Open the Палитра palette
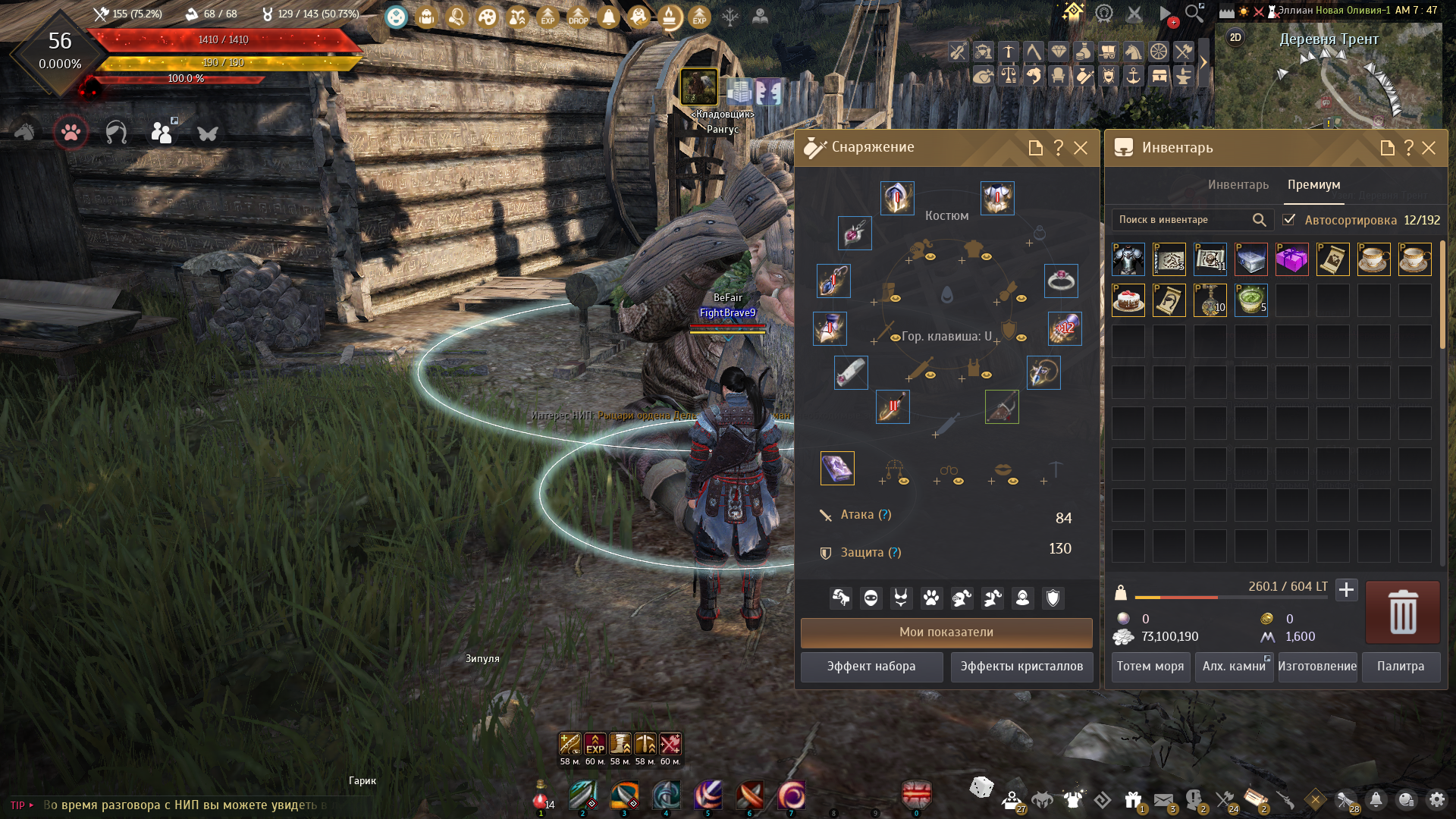This screenshot has height=819, width=1456. coord(1401,667)
